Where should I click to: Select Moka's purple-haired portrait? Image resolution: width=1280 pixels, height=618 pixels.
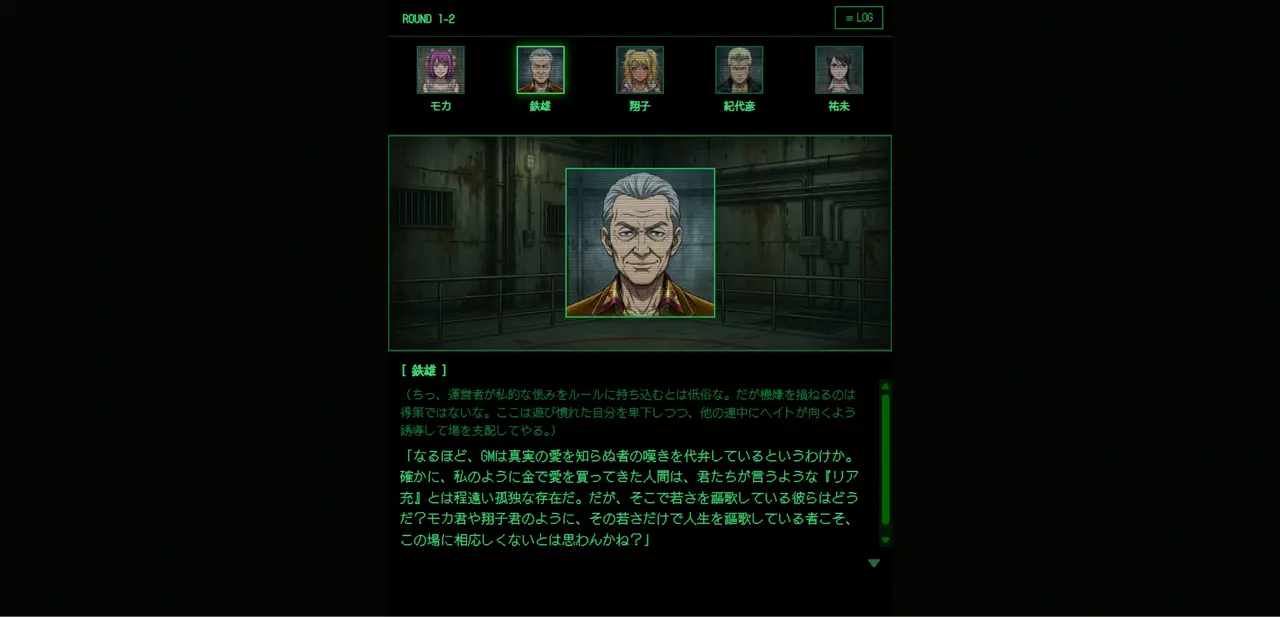point(440,70)
